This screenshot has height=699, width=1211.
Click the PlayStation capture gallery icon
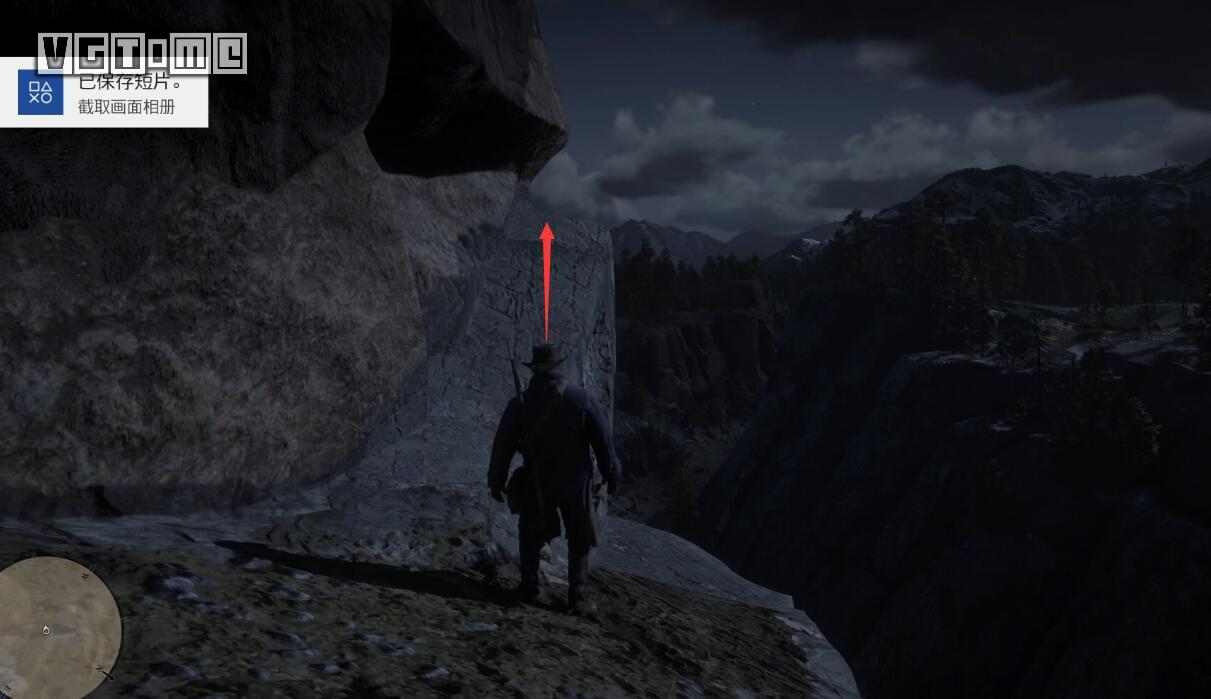pyautogui.click(x=40, y=94)
